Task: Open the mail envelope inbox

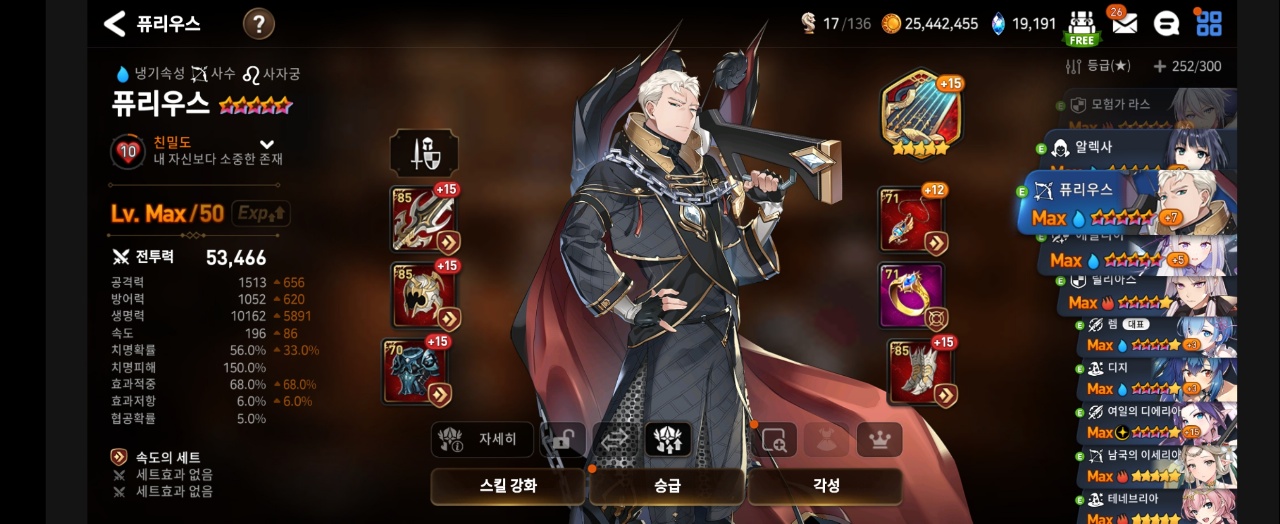Action: pyautogui.click(x=1124, y=24)
